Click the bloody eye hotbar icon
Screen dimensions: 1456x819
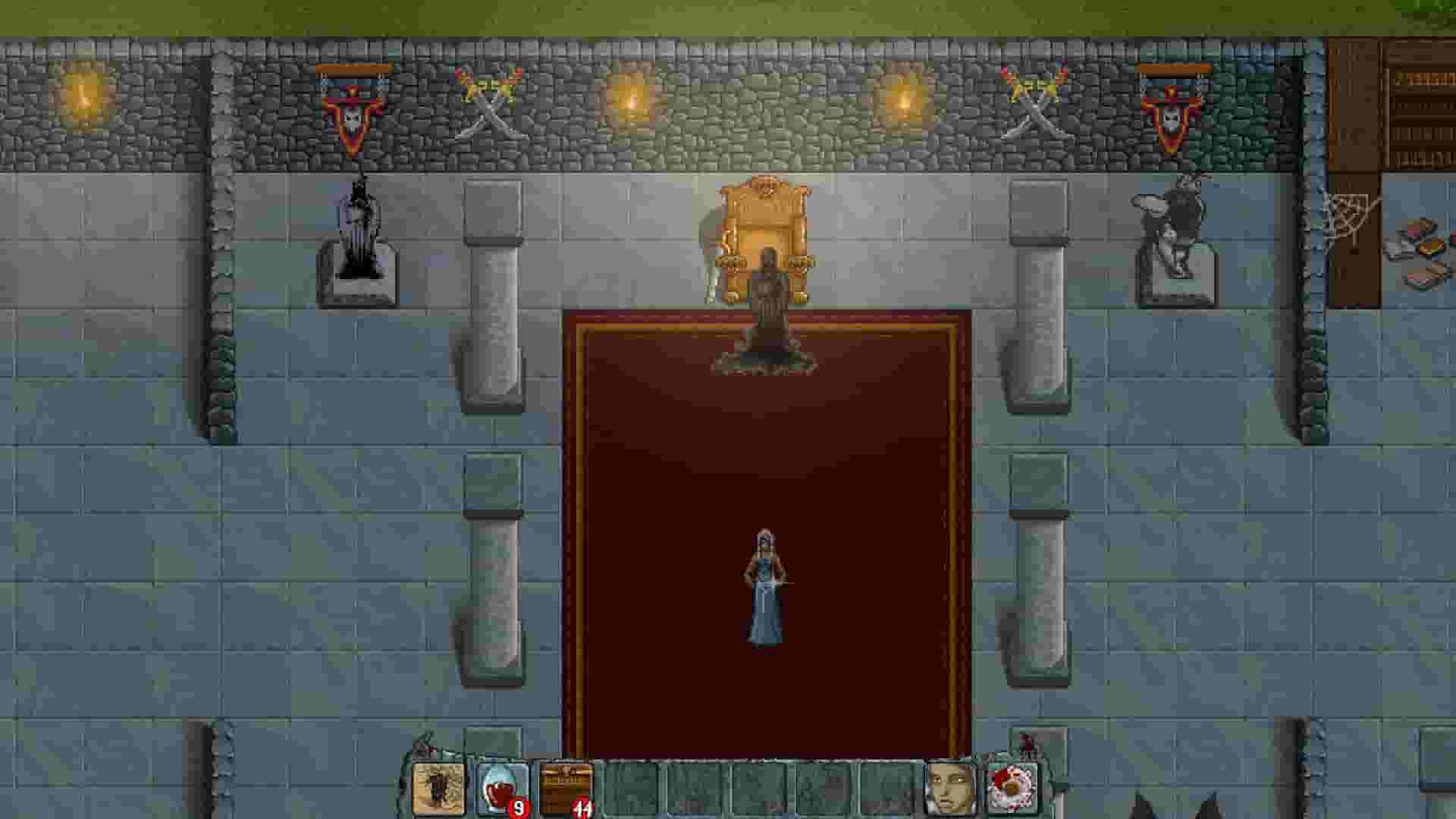pos(1012,785)
